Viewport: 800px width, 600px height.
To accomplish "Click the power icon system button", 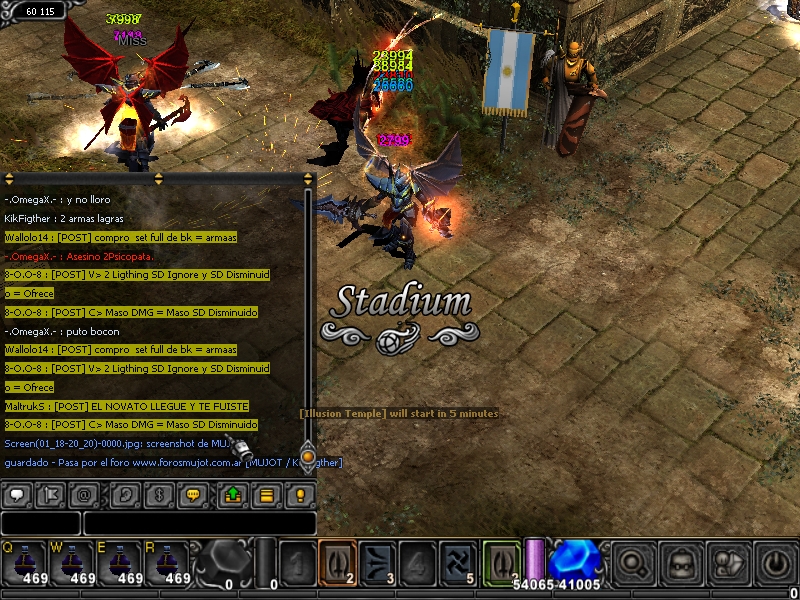I will coord(774,562).
